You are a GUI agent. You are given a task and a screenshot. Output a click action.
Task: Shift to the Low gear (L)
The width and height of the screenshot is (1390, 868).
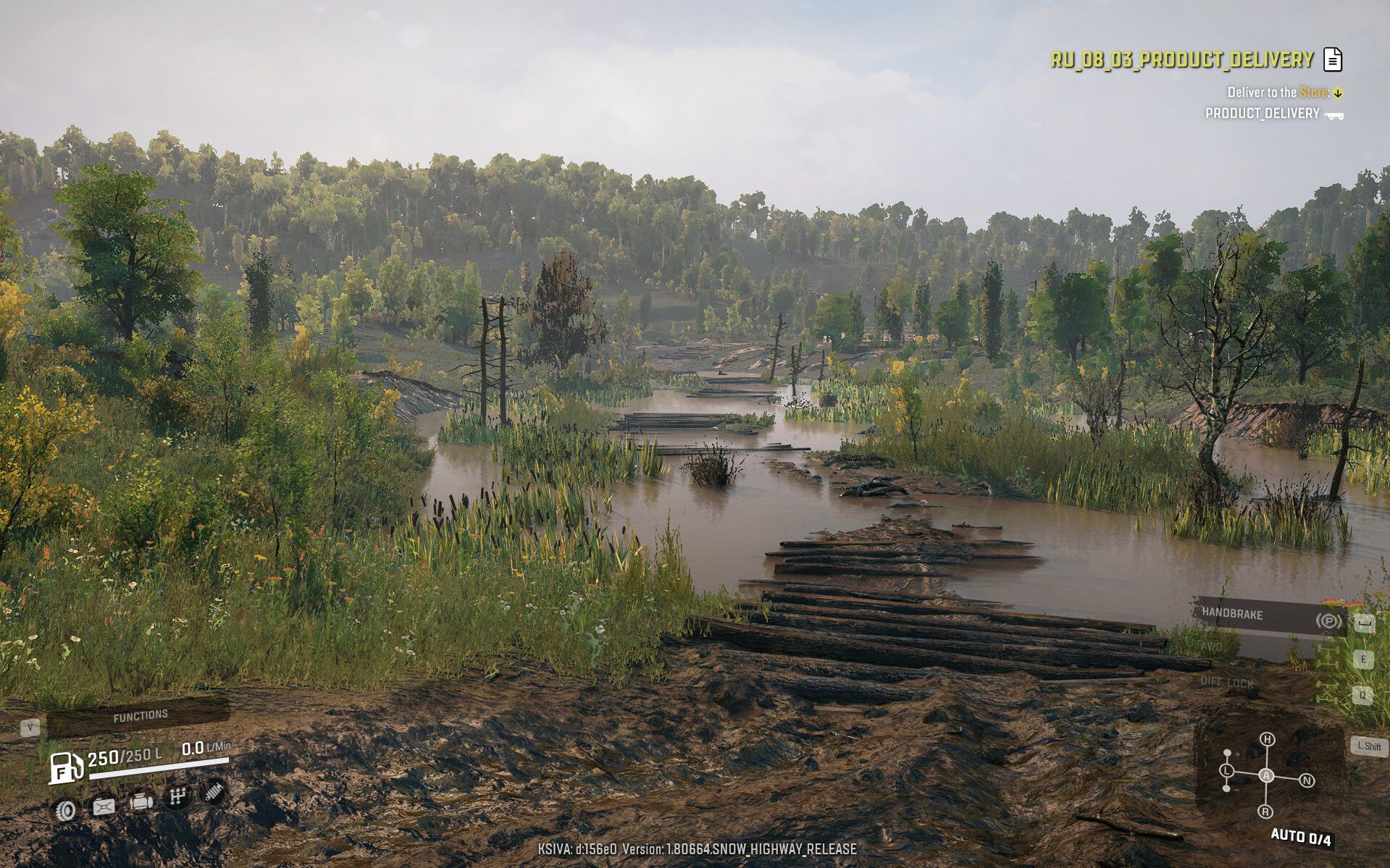coord(1226,770)
